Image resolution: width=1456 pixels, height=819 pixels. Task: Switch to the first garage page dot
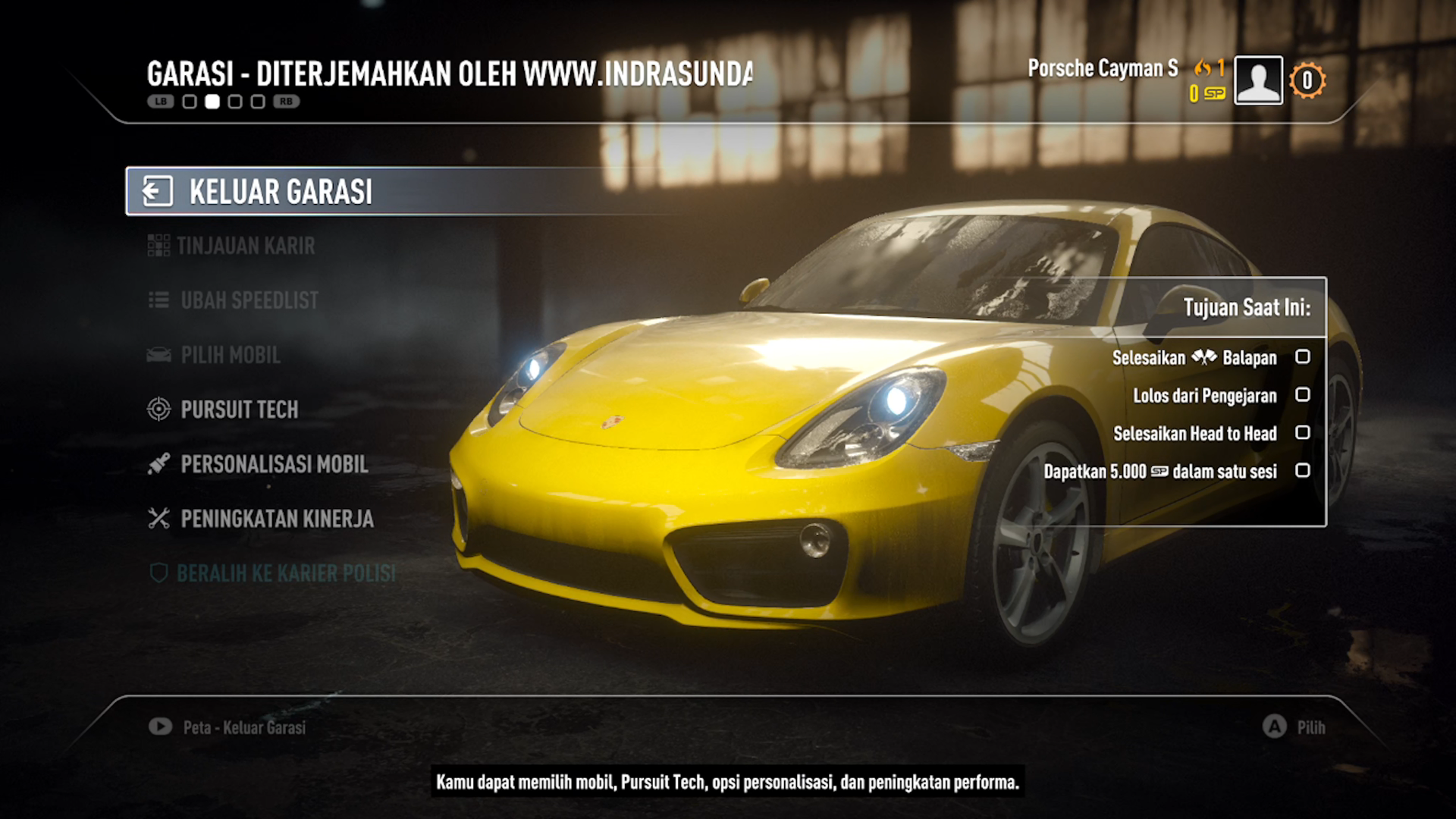pos(190,102)
